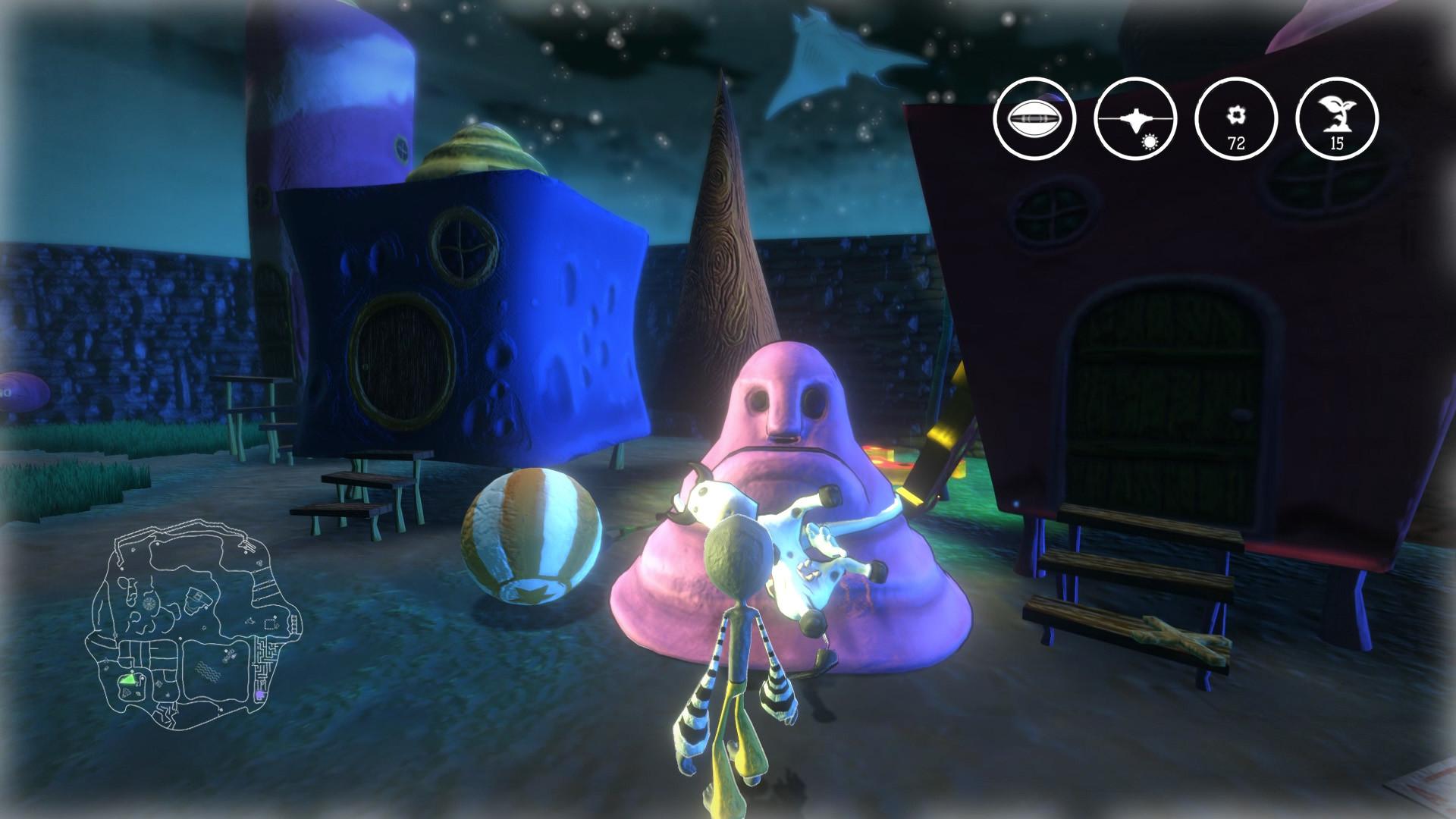Viewport: 1456px width, 819px height.
Task: Click the wavy water symbol on the minimap
Action: pos(208,670)
